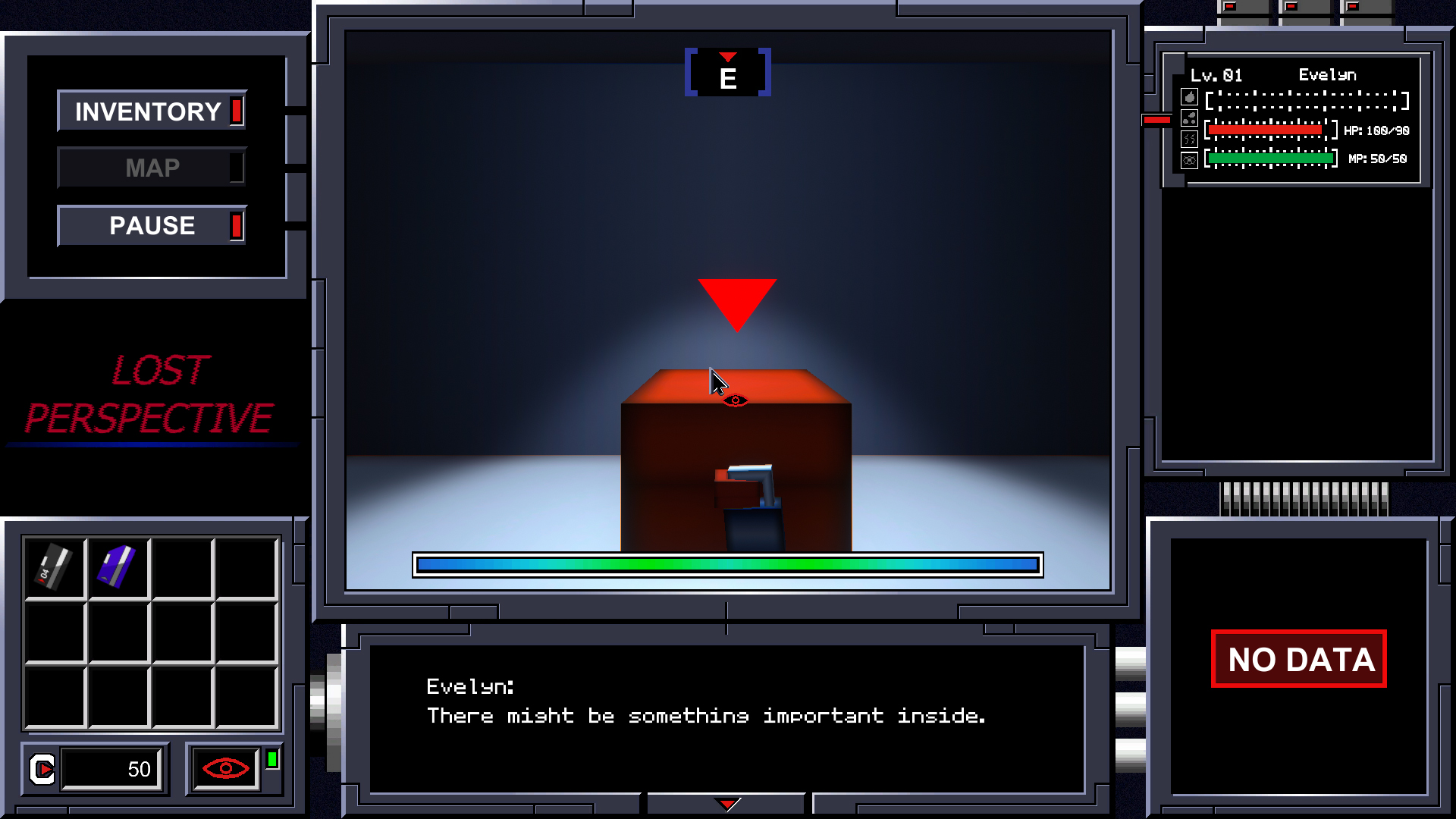Select the black tape labeled 04 in inventory

pos(53,565)
